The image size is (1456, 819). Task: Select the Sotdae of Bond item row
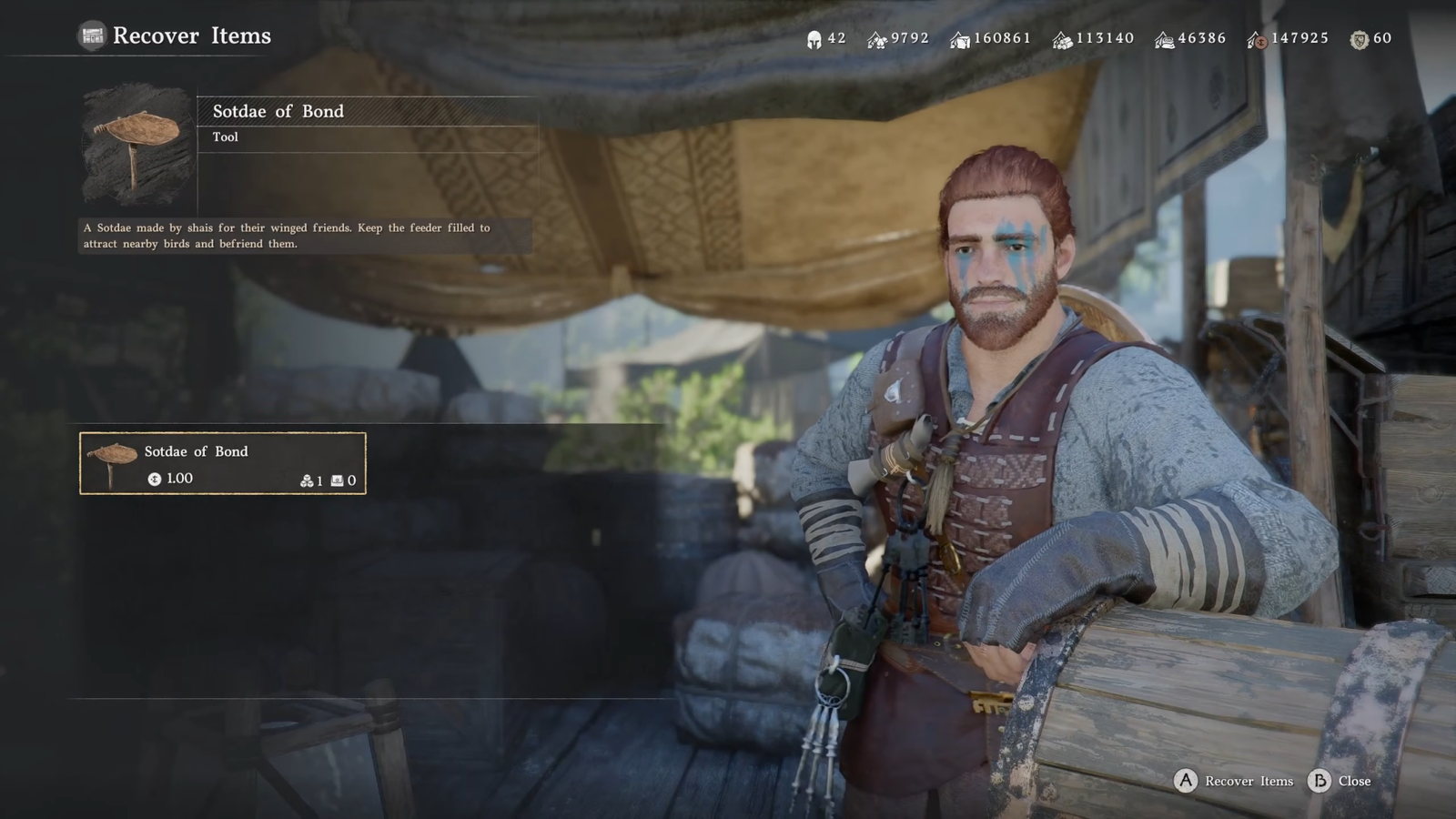tap(223, 463)
